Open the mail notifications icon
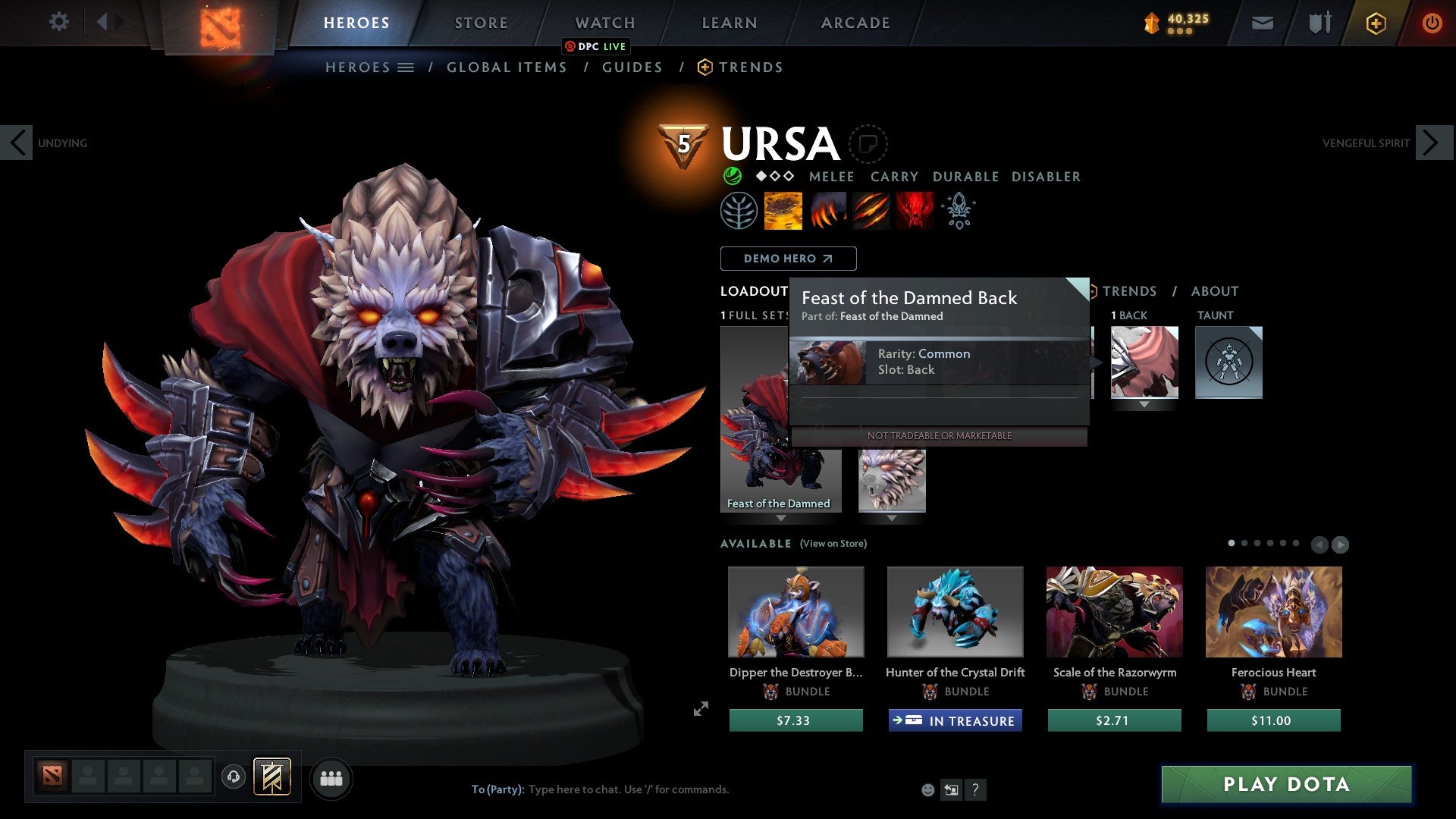This screenshot has height=819, width=1456. point(1263,23)
